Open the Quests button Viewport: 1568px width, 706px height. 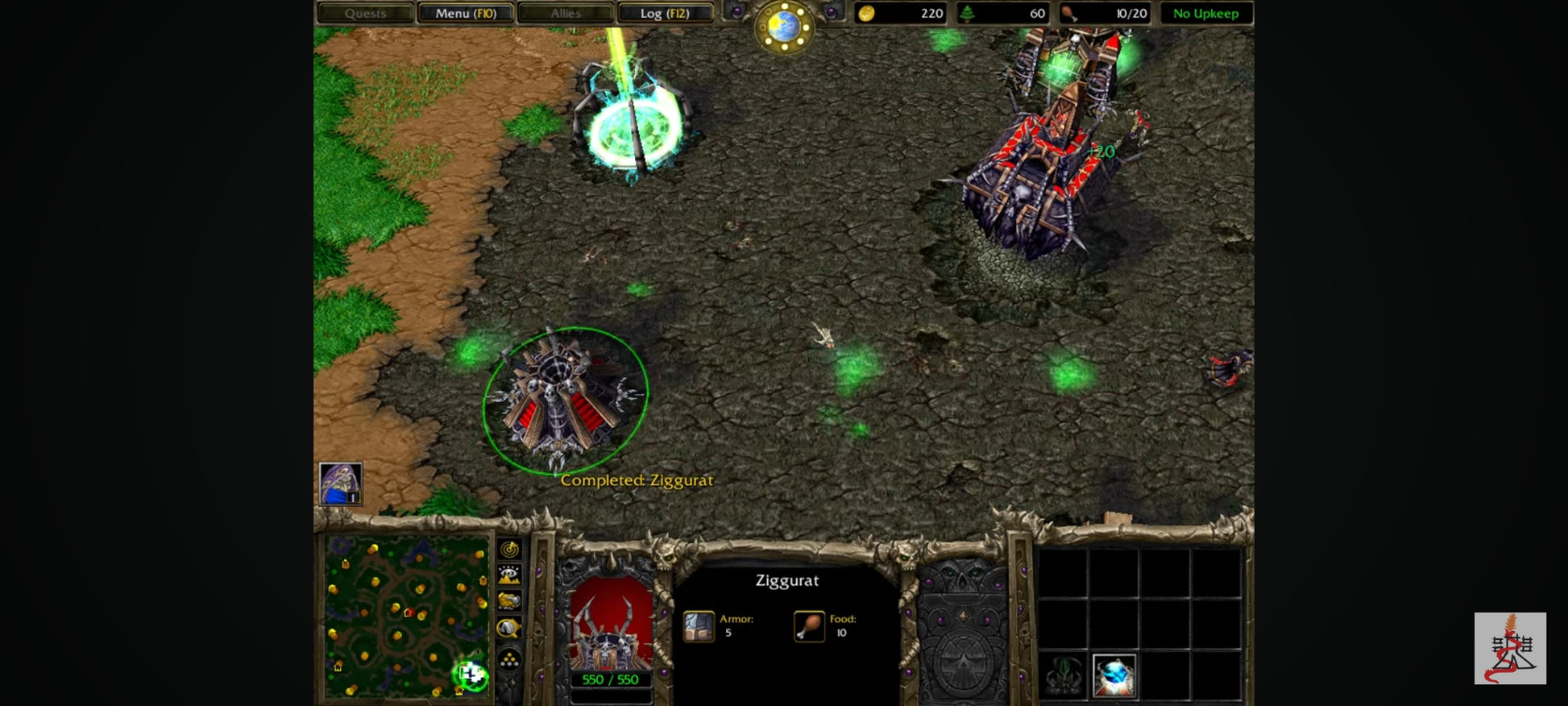pos(365,14)
